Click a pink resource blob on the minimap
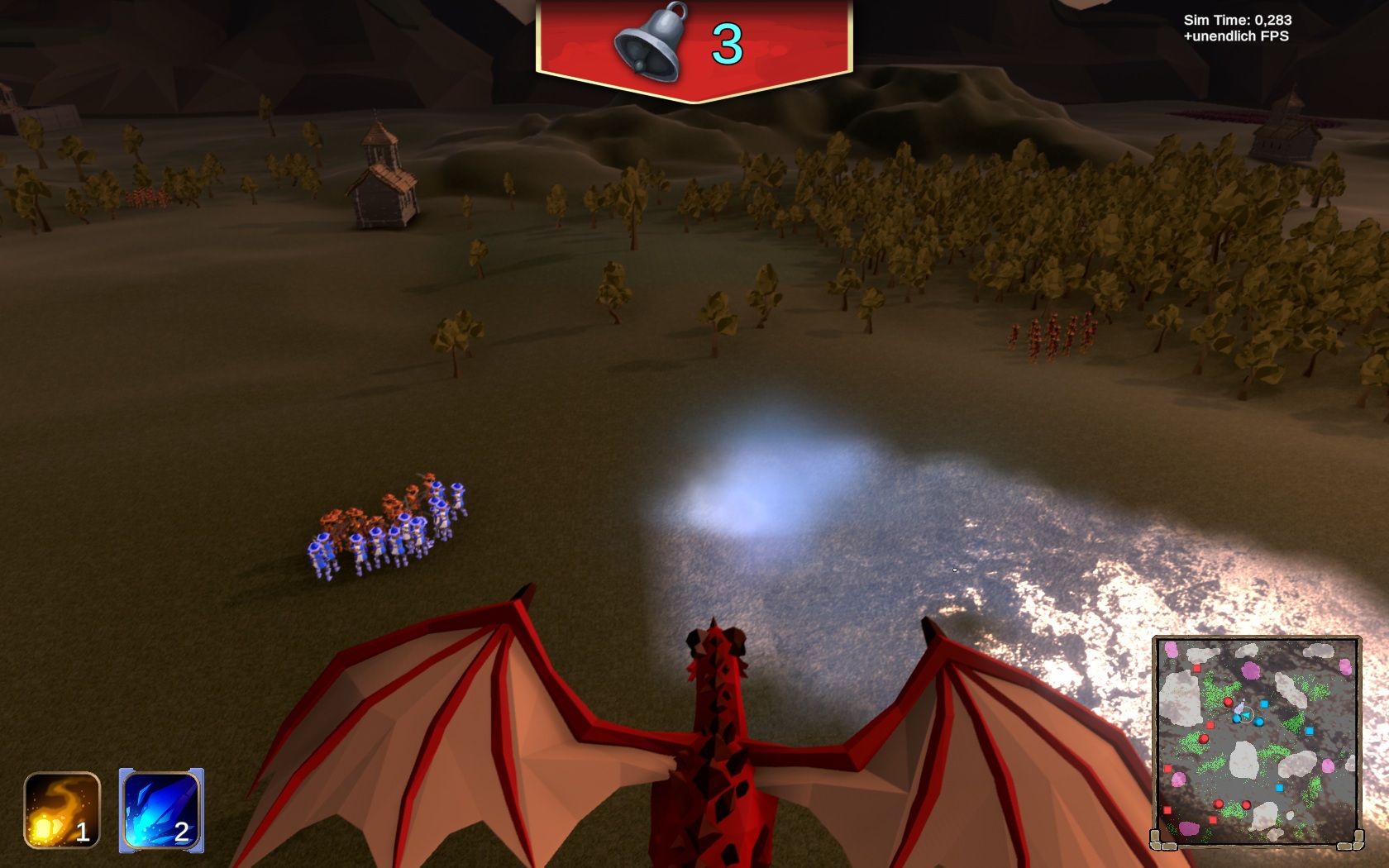Viewport: 1389px width, 868px height. click(x=1248, y=670)
